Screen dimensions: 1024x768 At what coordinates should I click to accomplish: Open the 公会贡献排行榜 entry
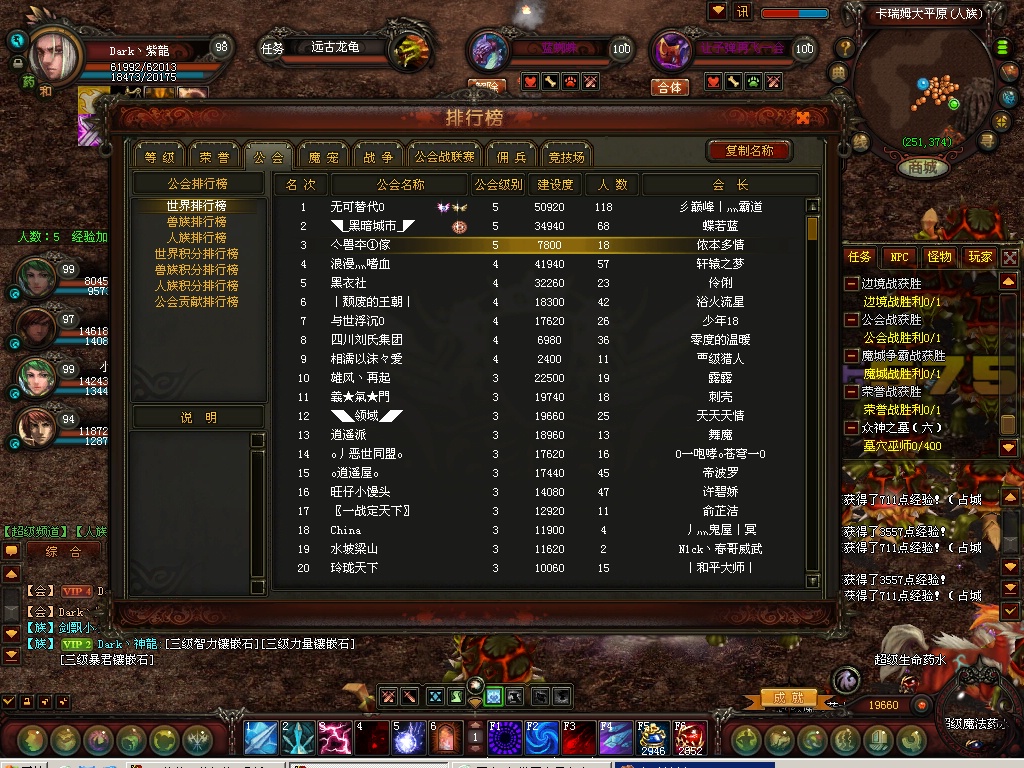(x=196, y=302)
